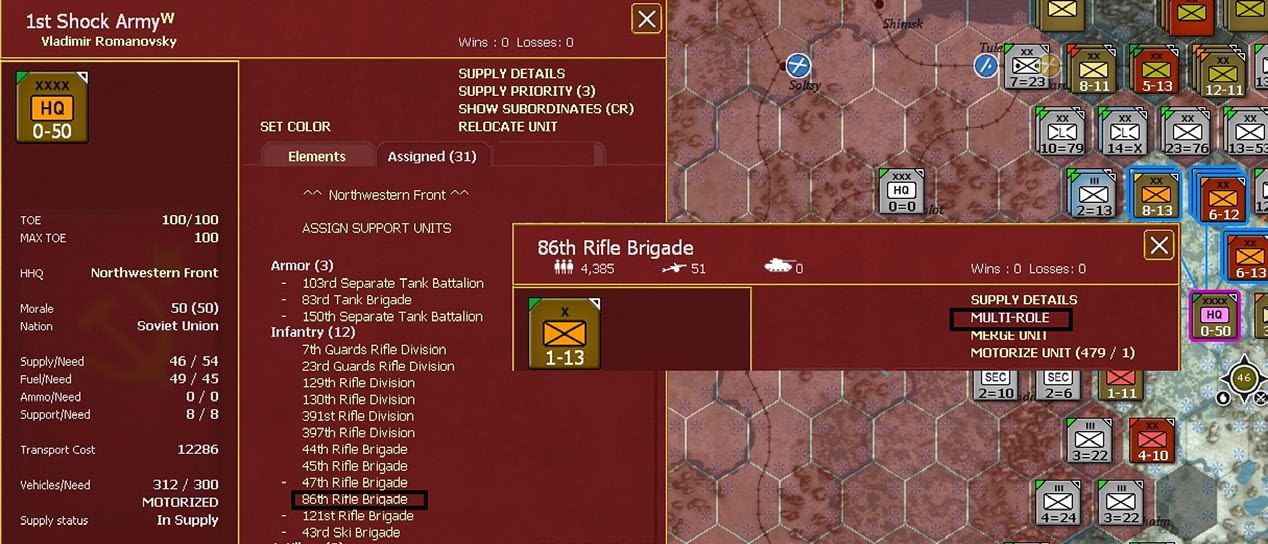Select 397th Rifle Division entry

coord(358,433)
